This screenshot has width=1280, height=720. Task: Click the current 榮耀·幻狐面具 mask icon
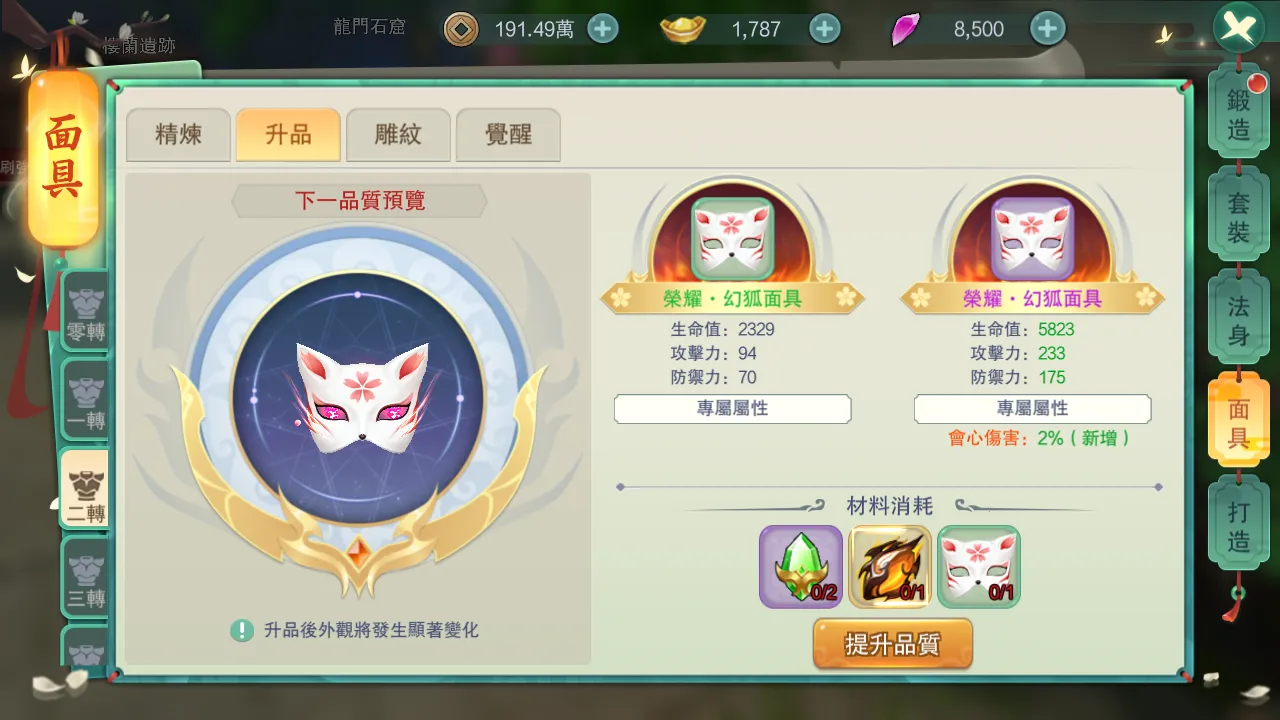tap(733, 237)
